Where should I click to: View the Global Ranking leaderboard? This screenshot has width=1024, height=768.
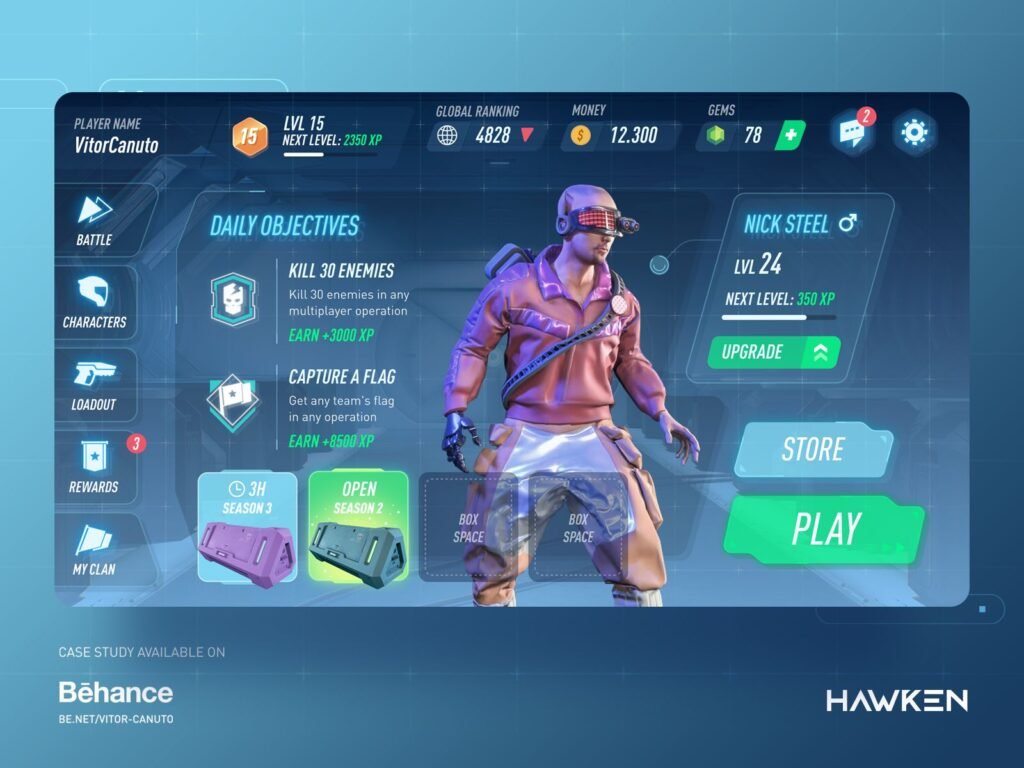486,135
